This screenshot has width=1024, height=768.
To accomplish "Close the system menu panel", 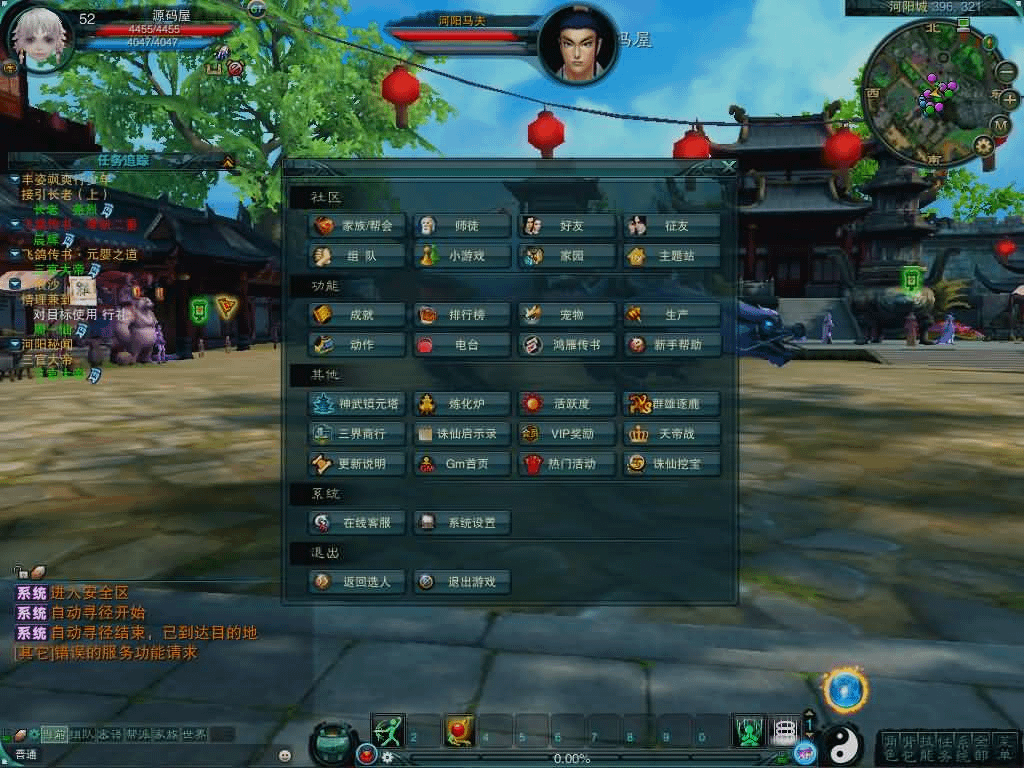I will click(x=728, y=167).
